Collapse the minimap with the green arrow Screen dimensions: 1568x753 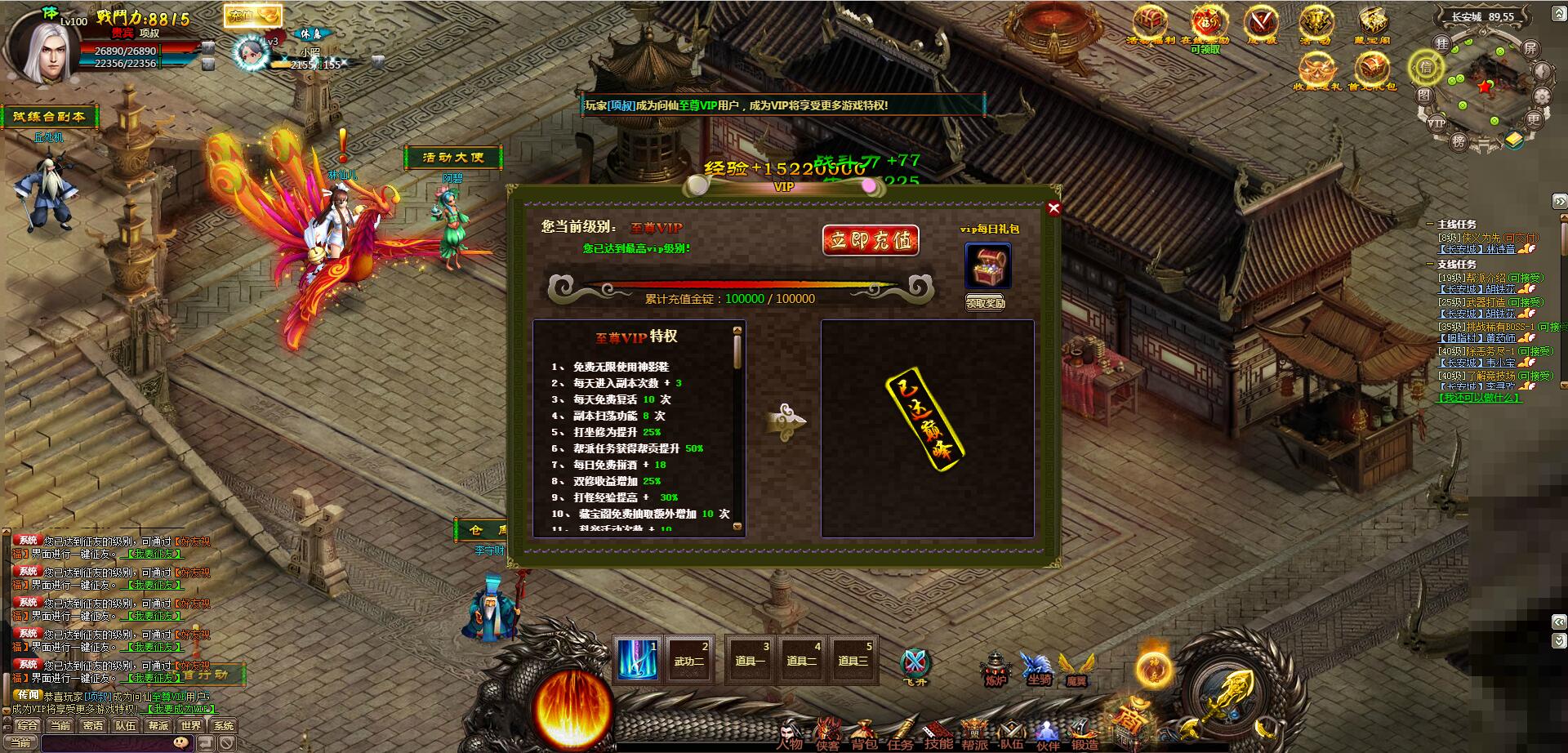[x=1557, y=12]
